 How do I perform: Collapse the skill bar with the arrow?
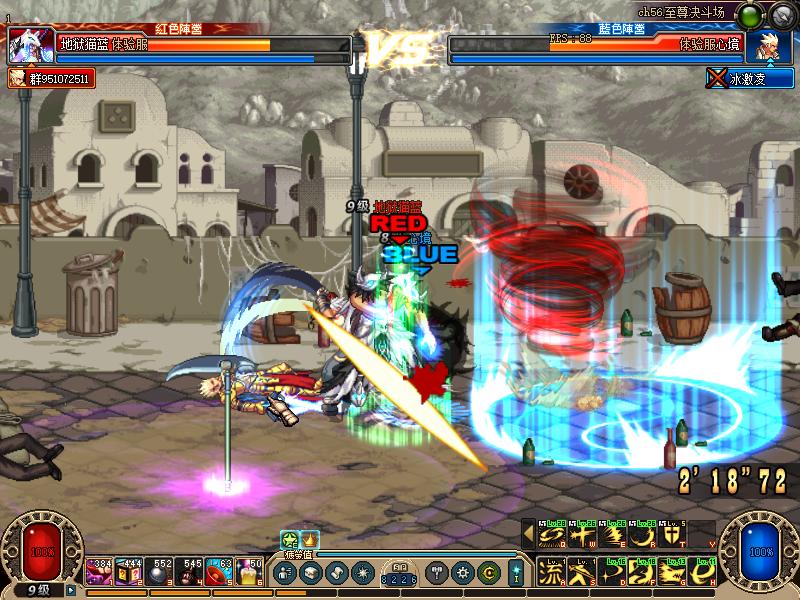[x=527, y=537]
